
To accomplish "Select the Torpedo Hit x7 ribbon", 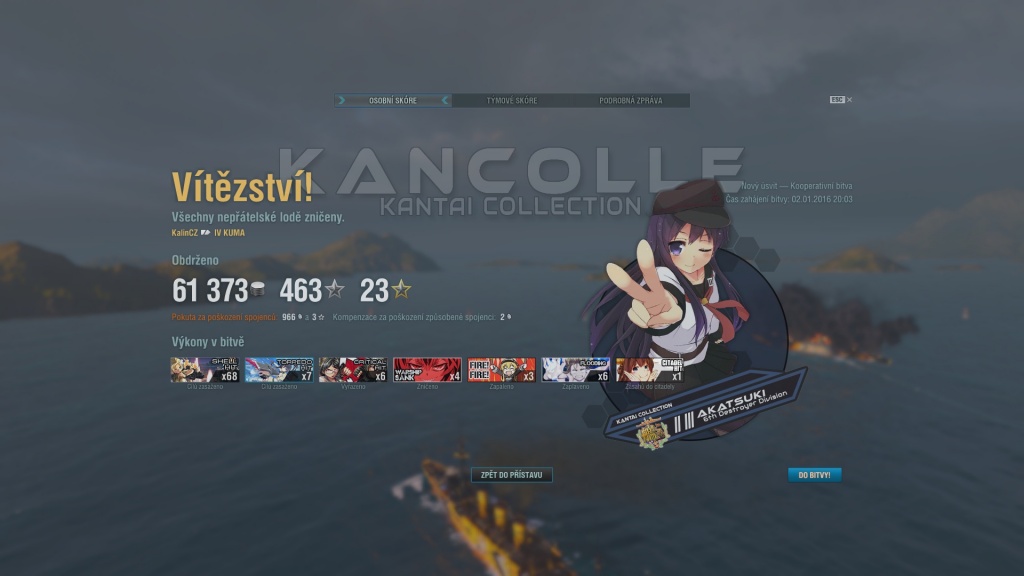I will click(x=279, y=370).
